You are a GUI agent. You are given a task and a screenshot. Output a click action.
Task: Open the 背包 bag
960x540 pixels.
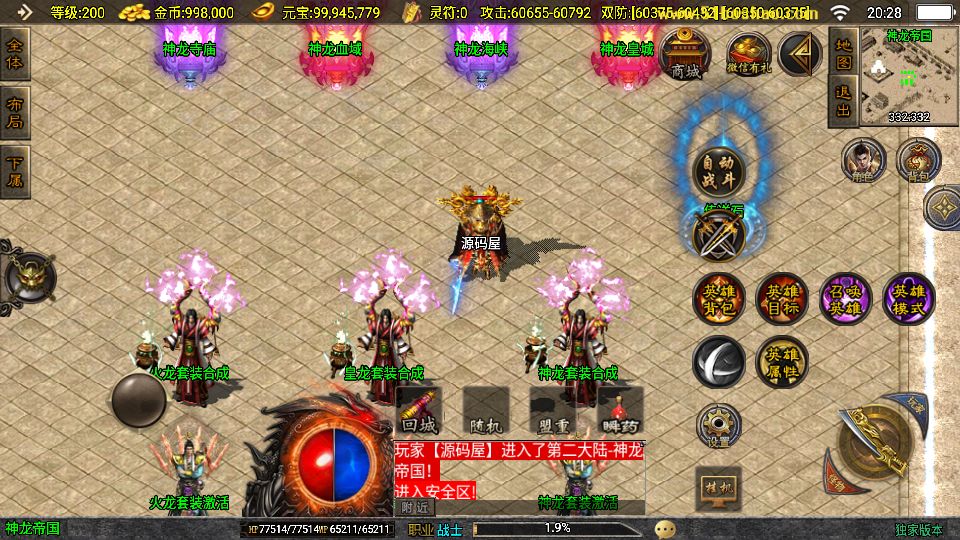click(918, 160)
